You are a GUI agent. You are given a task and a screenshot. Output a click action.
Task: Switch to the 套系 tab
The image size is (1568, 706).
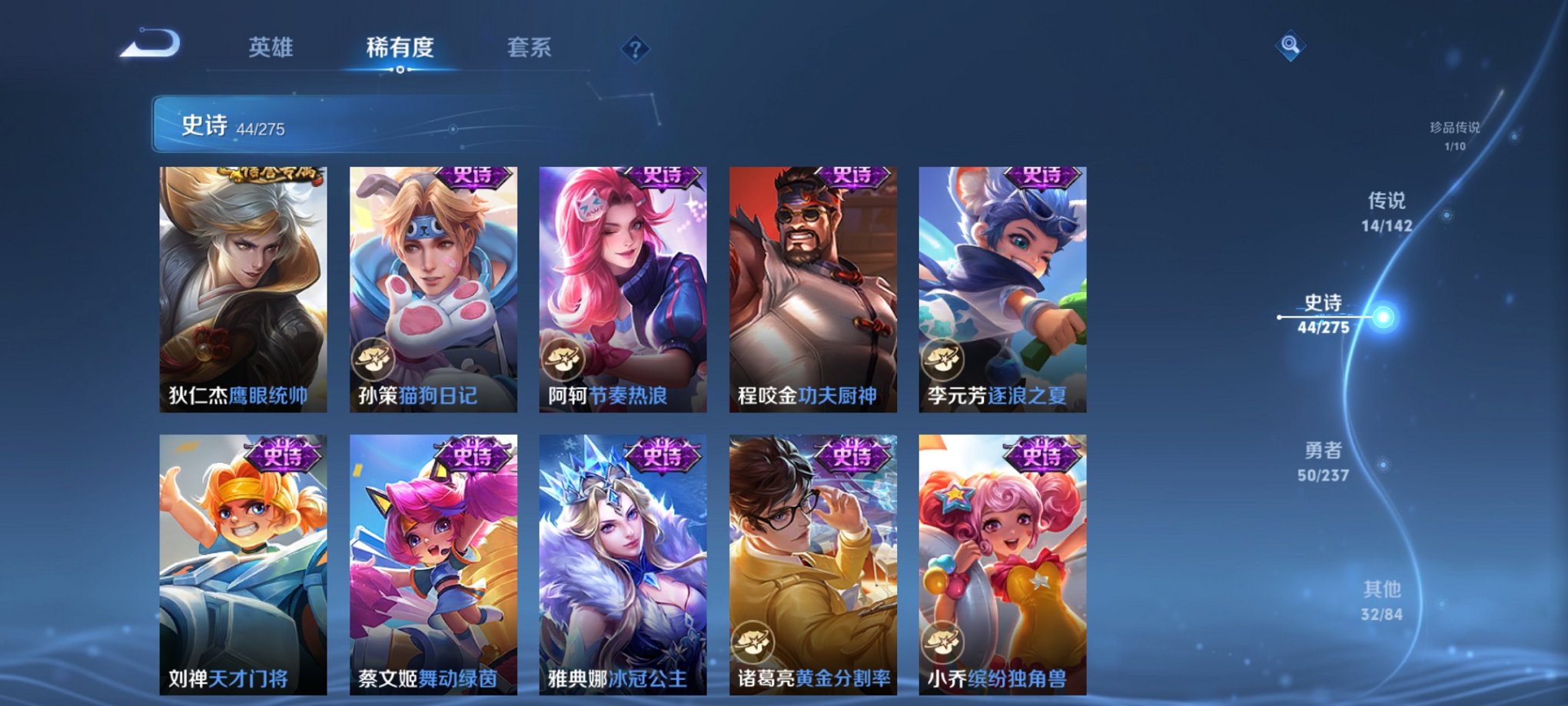tap(530, 48)
